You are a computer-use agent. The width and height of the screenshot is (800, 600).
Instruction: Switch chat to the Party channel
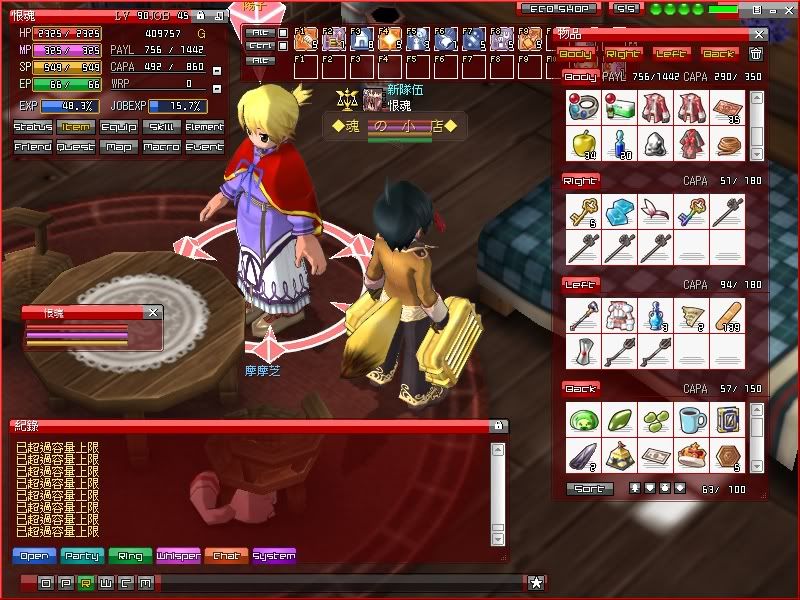[x=81, y=556]
